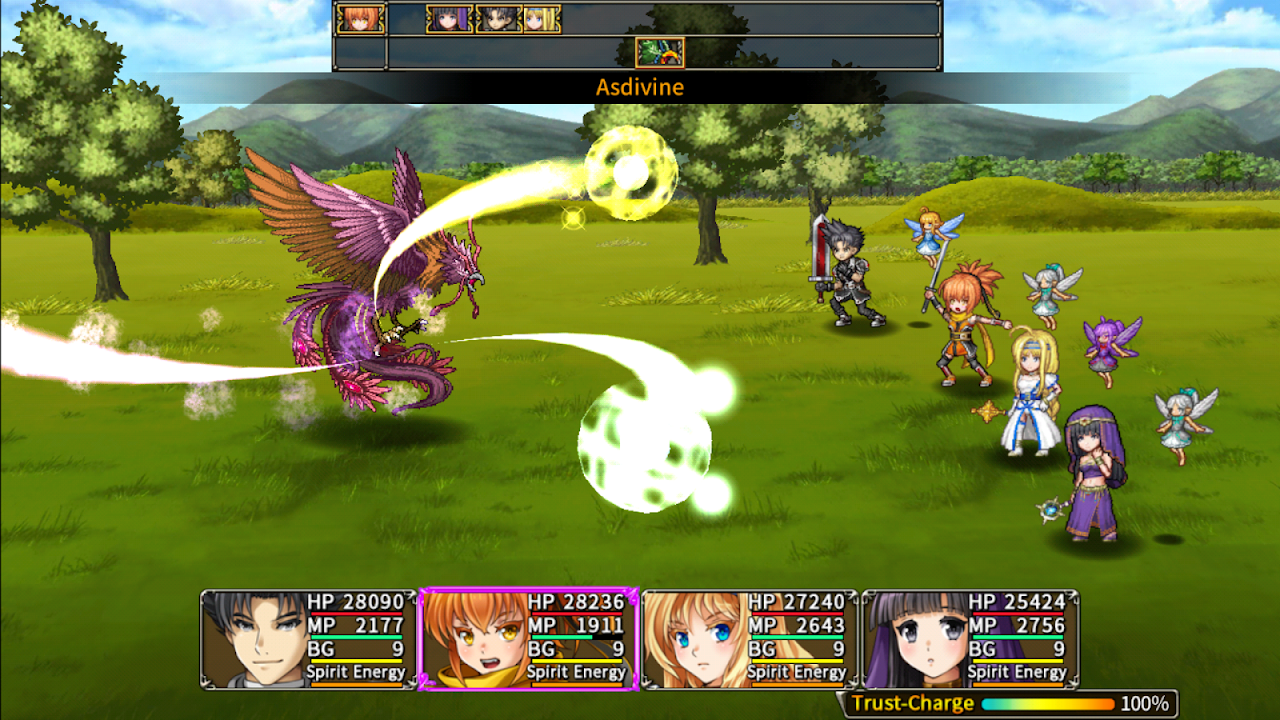Choose the orange-haired hero's highlighted status panel
The height and width of the screenshot is (720, 1280).
[528, 639]
